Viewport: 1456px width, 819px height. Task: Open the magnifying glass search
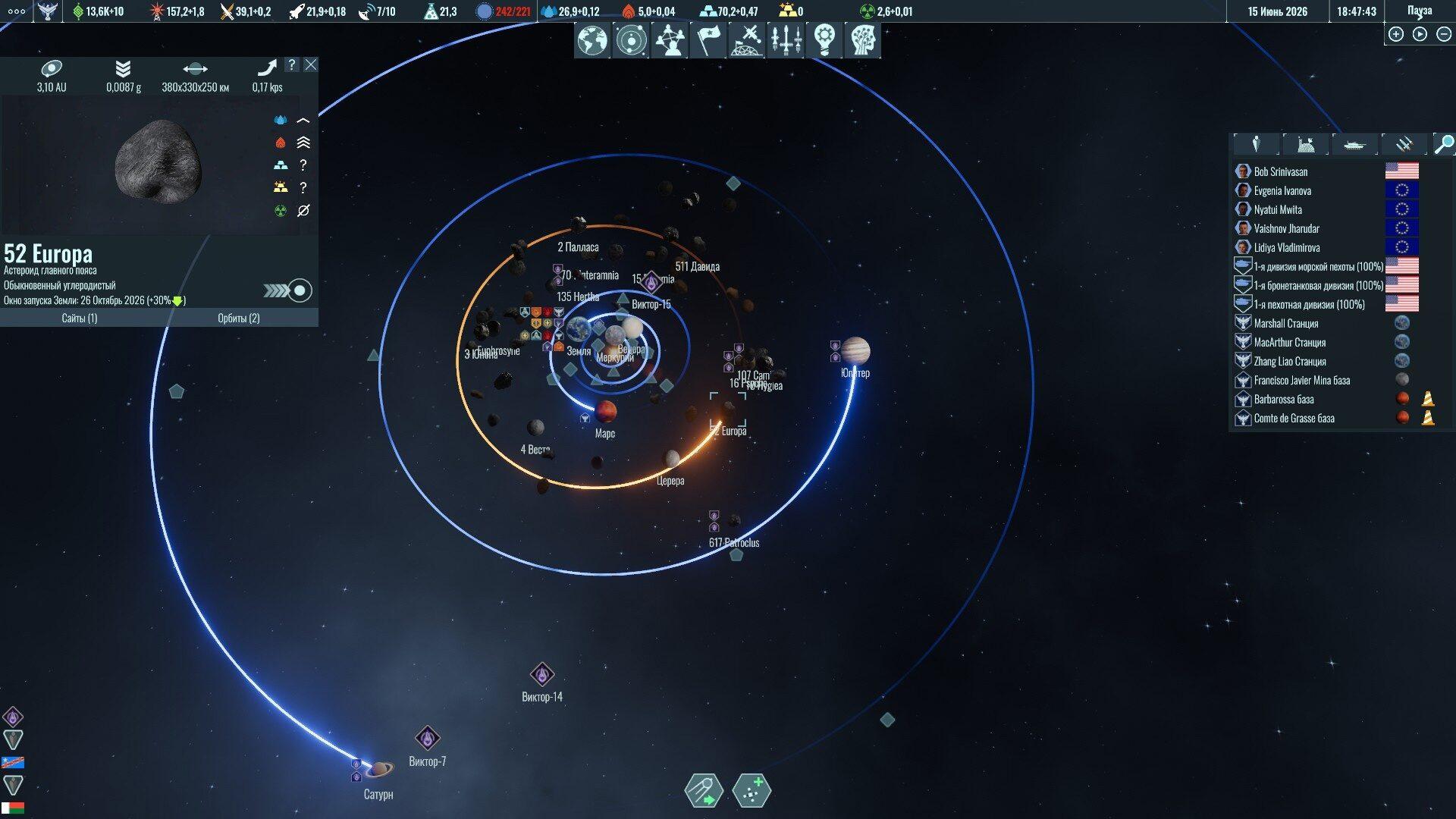point(1444,144)
